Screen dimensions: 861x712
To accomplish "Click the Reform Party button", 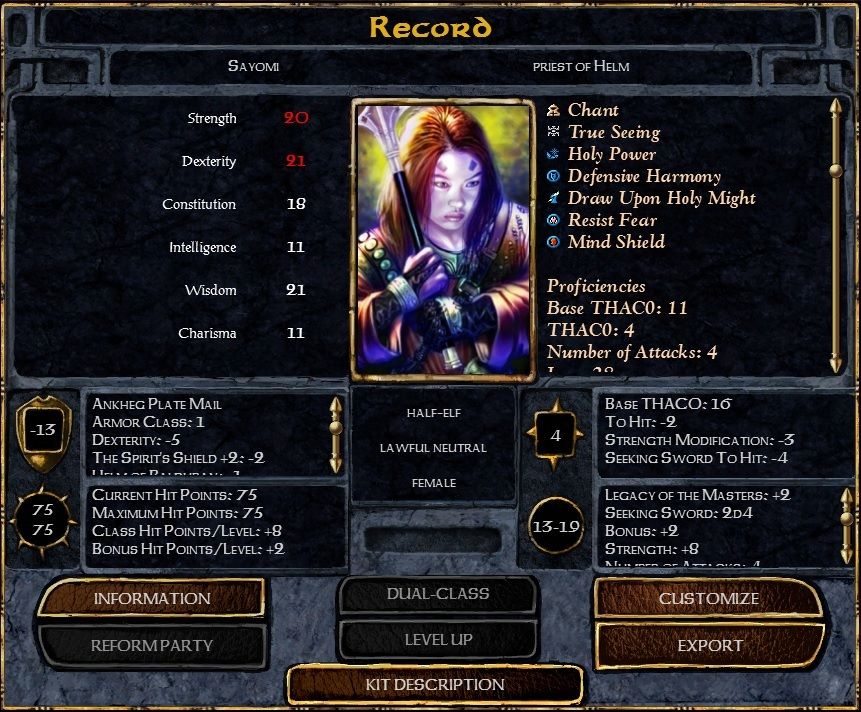I will pyautogui.click(x=152, y=645).
